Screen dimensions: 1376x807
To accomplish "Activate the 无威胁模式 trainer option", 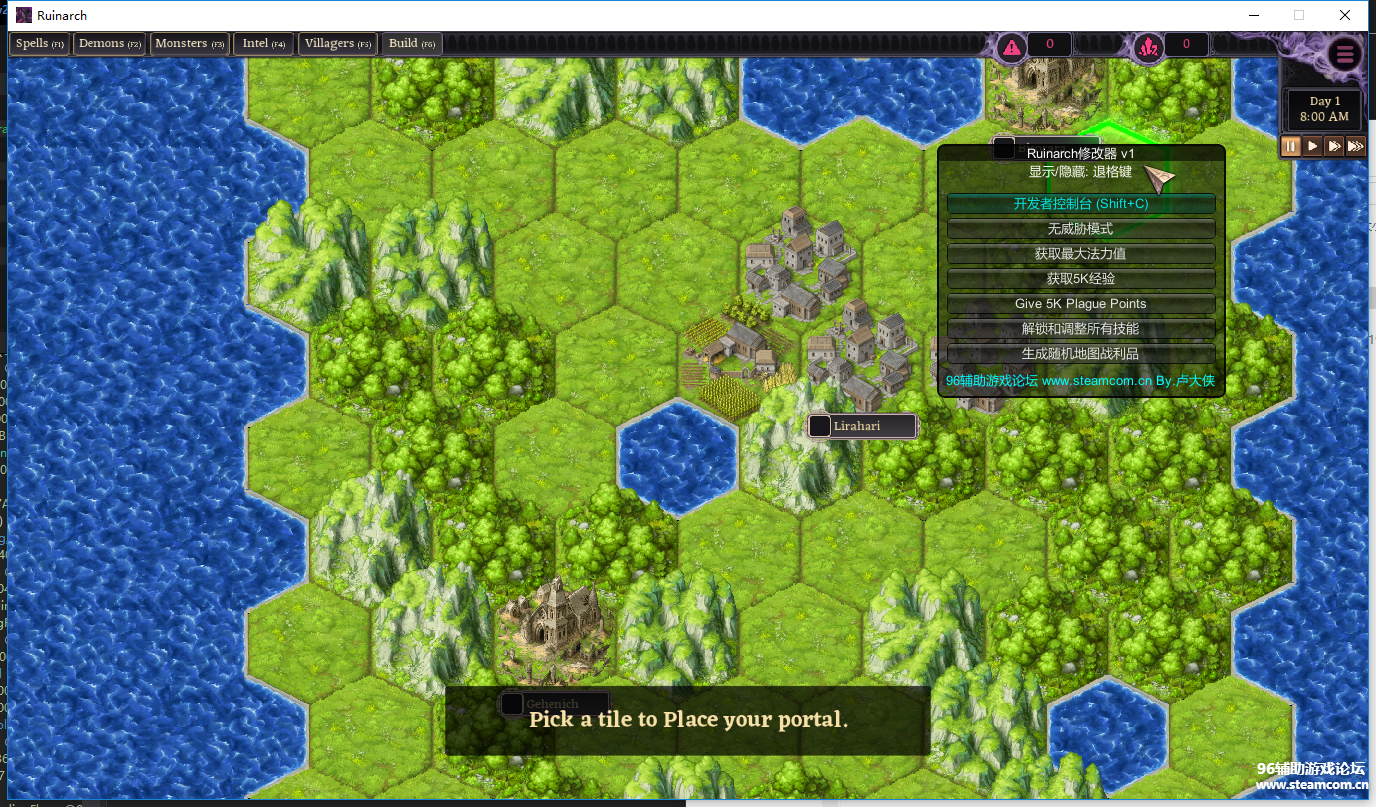I will tap(1081, 229).
